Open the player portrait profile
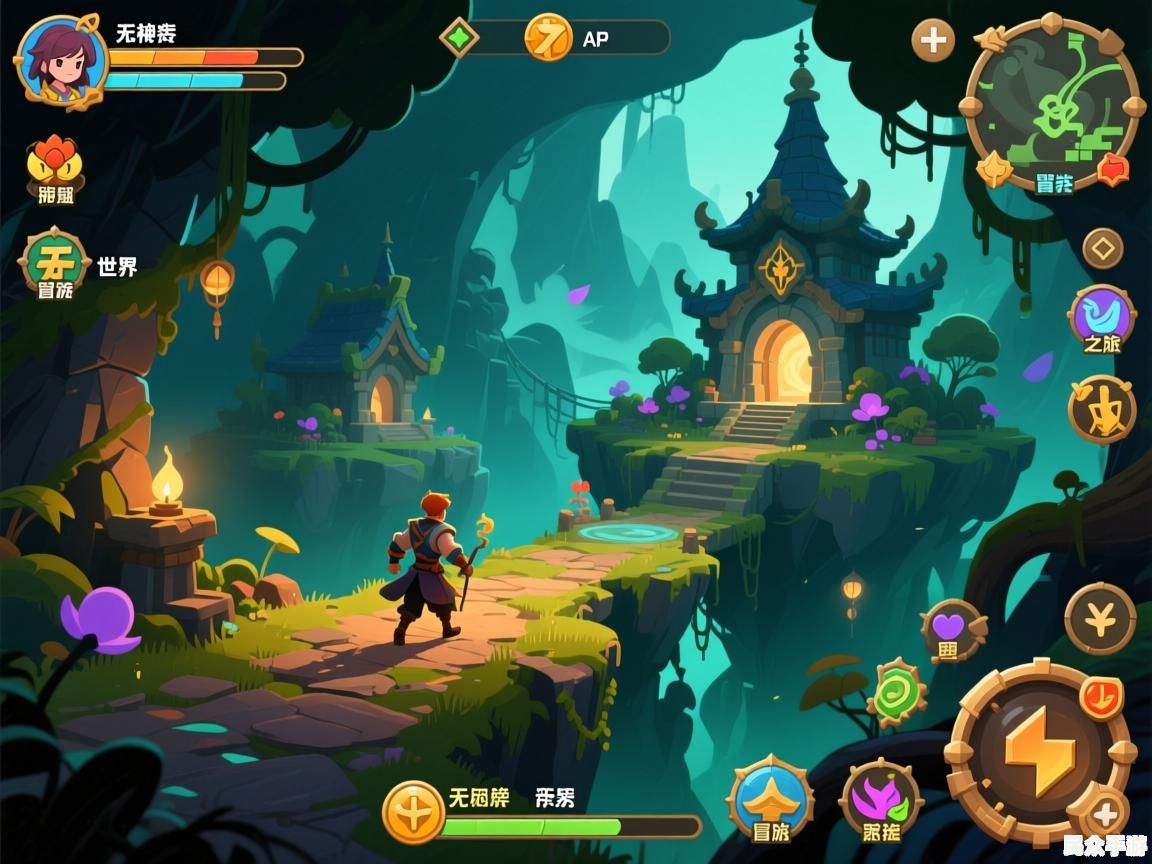 (60, 60)
